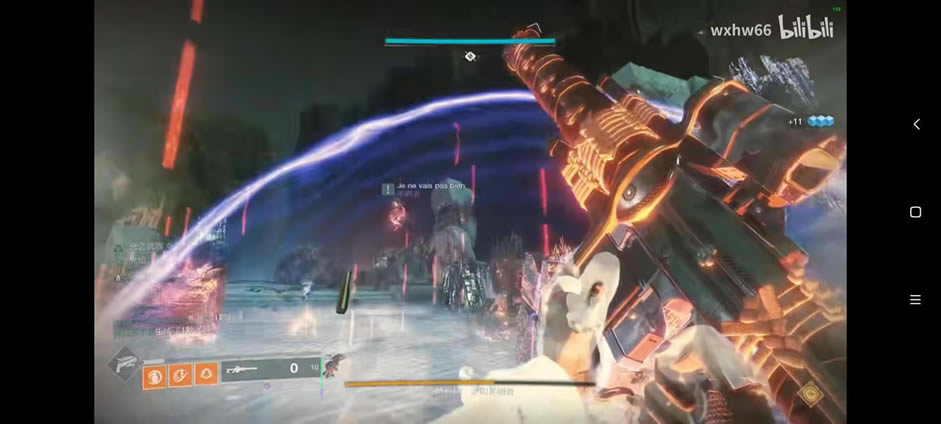Select the super ability diamond icon

pyautogui.click(x=124, y=364)
